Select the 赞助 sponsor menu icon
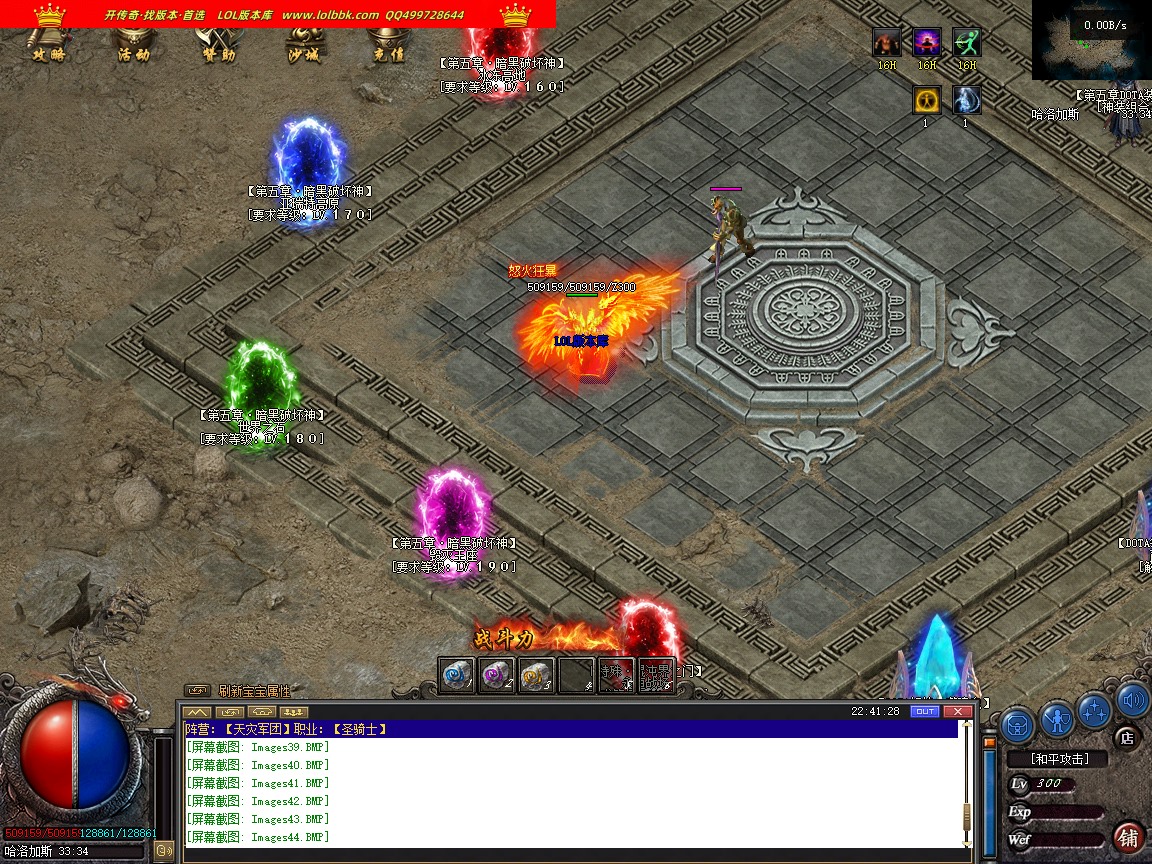This screenshot has width=1152, height=864. click(x=218, y=47)
